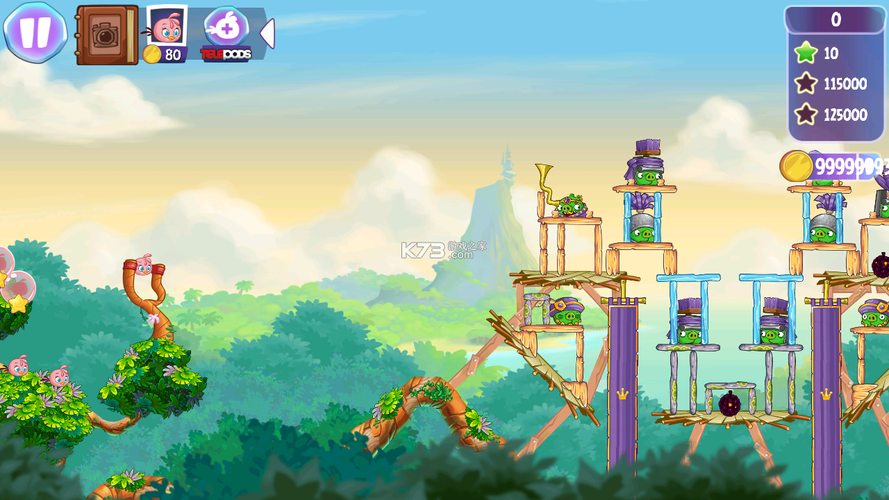Buy the Stella bird portrait for 80 coins
The image size is (889, 500).
(x=165, y=34)
